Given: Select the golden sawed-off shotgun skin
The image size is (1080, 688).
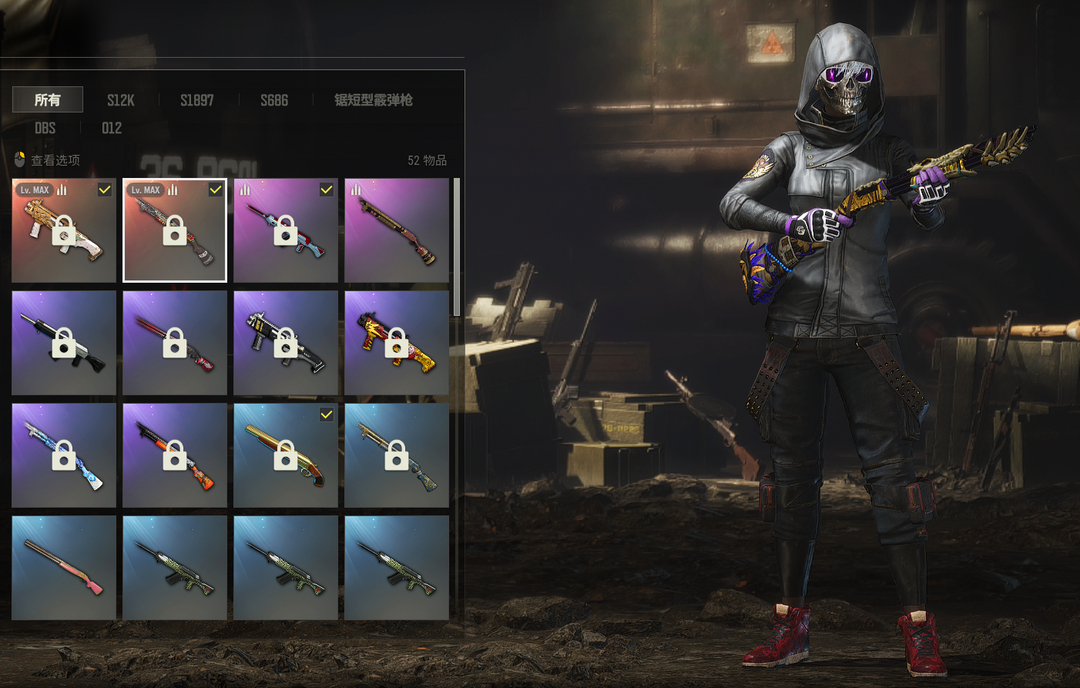Looking at the screenshot, I should 285,455.
